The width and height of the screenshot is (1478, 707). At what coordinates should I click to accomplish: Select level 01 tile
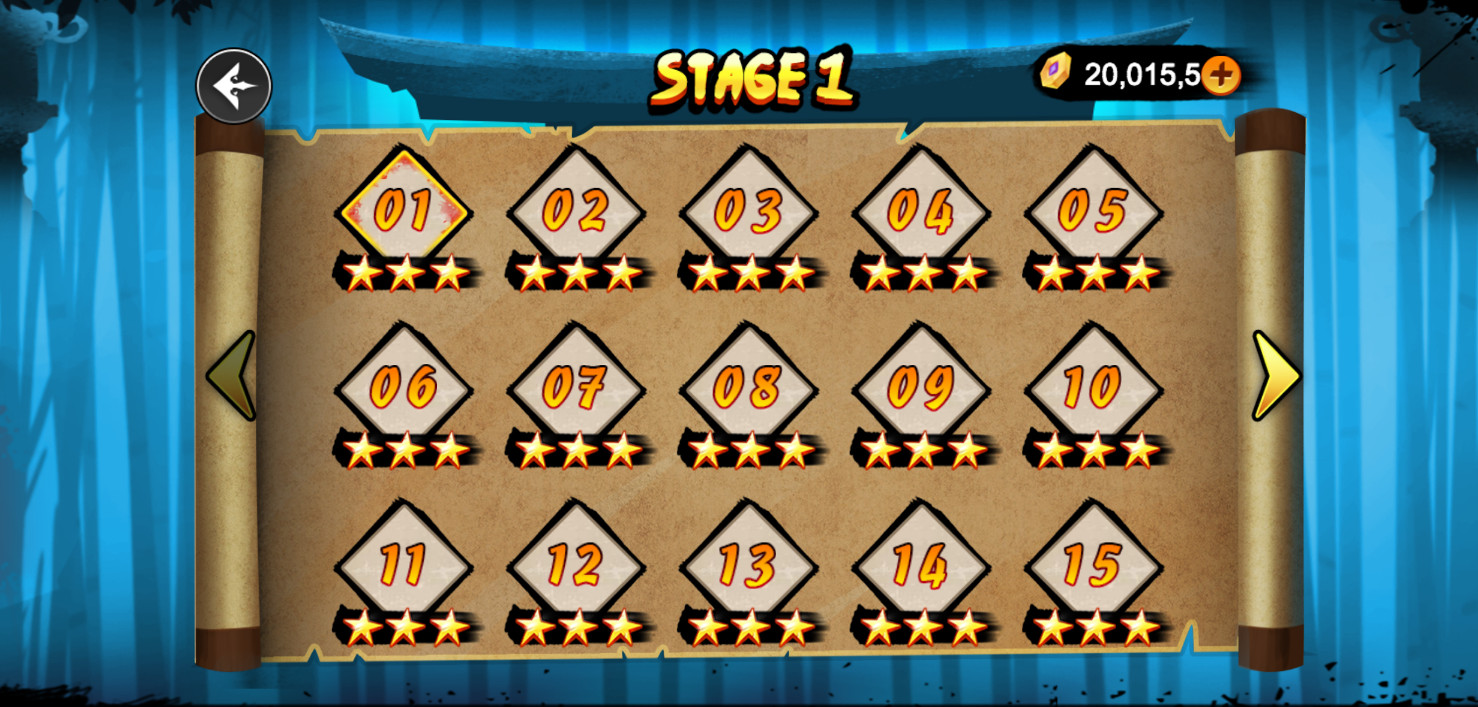[x=404, y=210]
